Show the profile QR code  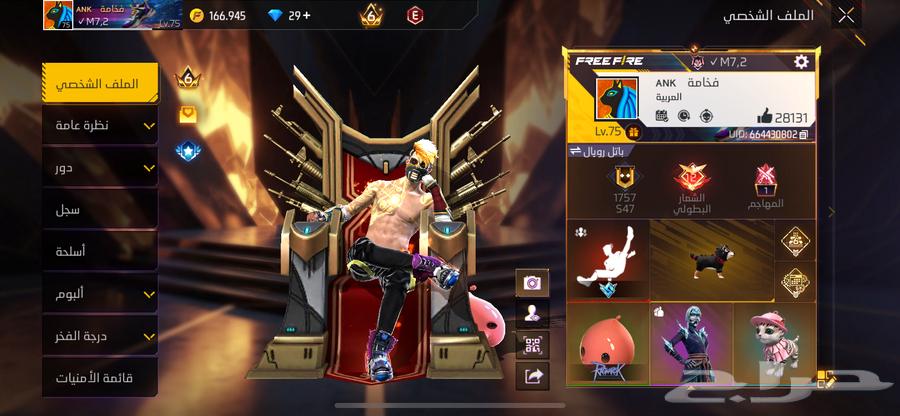[x=532, y=345]
